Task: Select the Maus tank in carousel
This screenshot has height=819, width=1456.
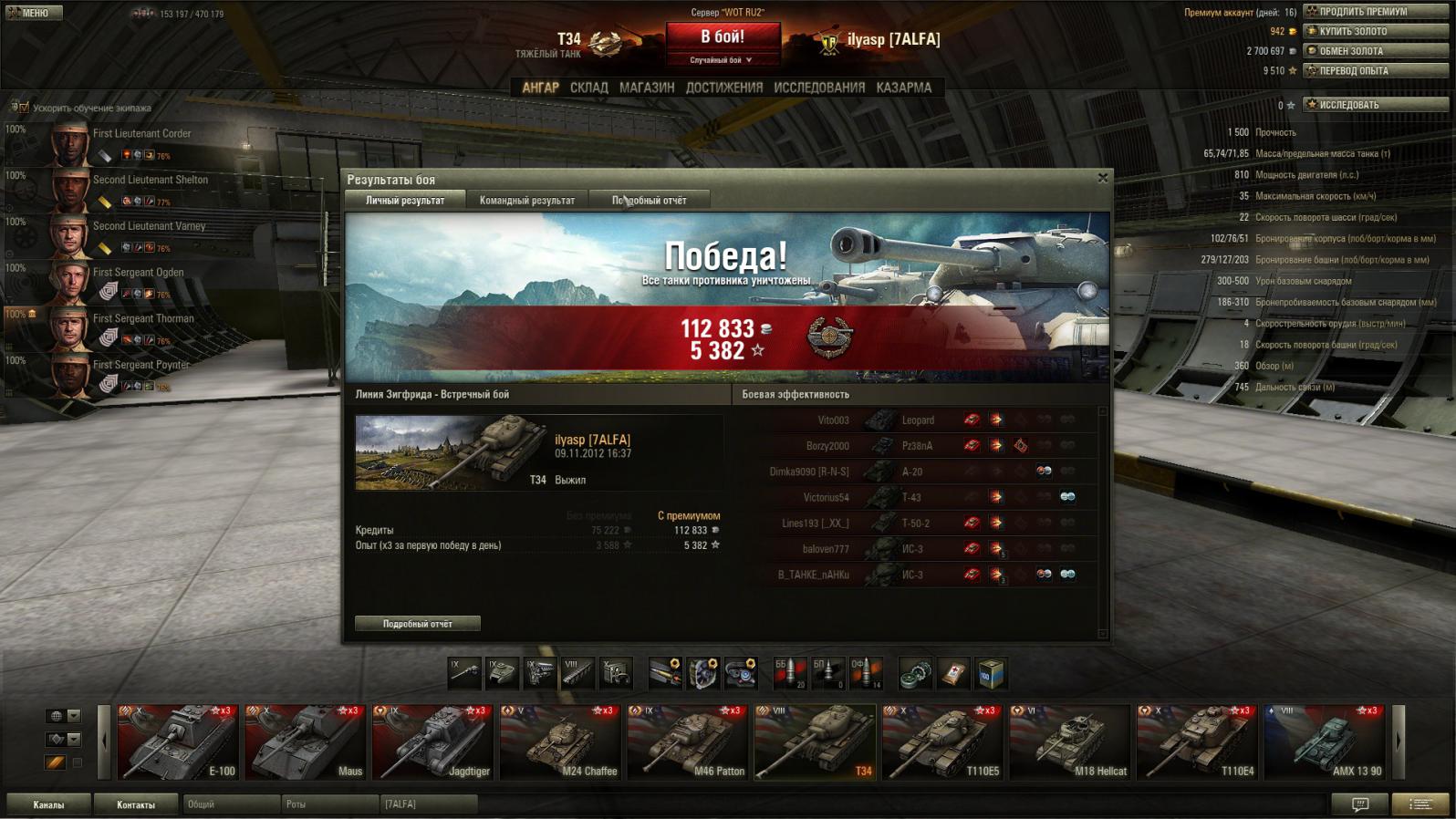Action: pyautogui.click(x=306, y=741)
